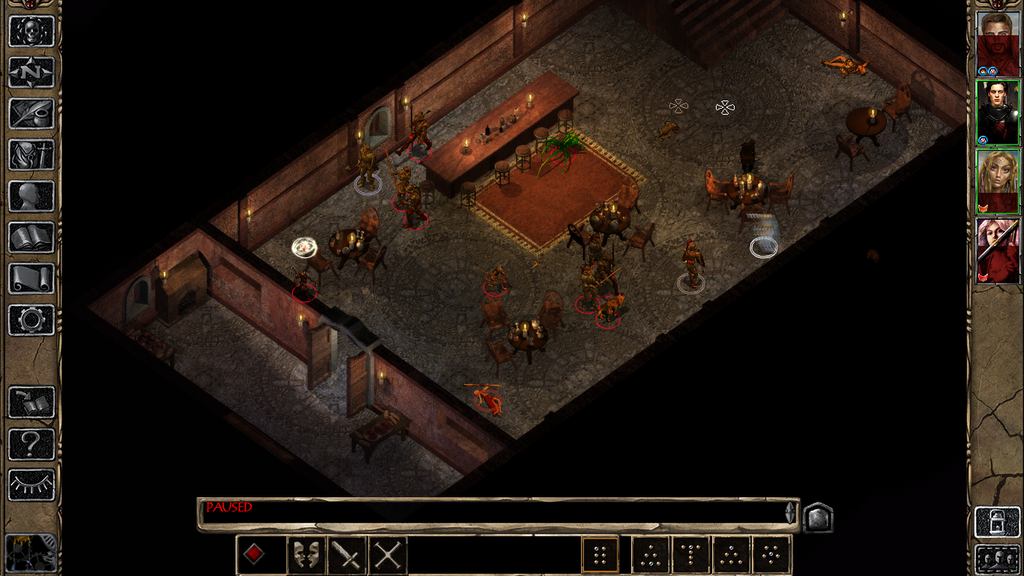Open the inventory screen icon
Screen dimensions: 1024x576
click(x=31, y=154)
